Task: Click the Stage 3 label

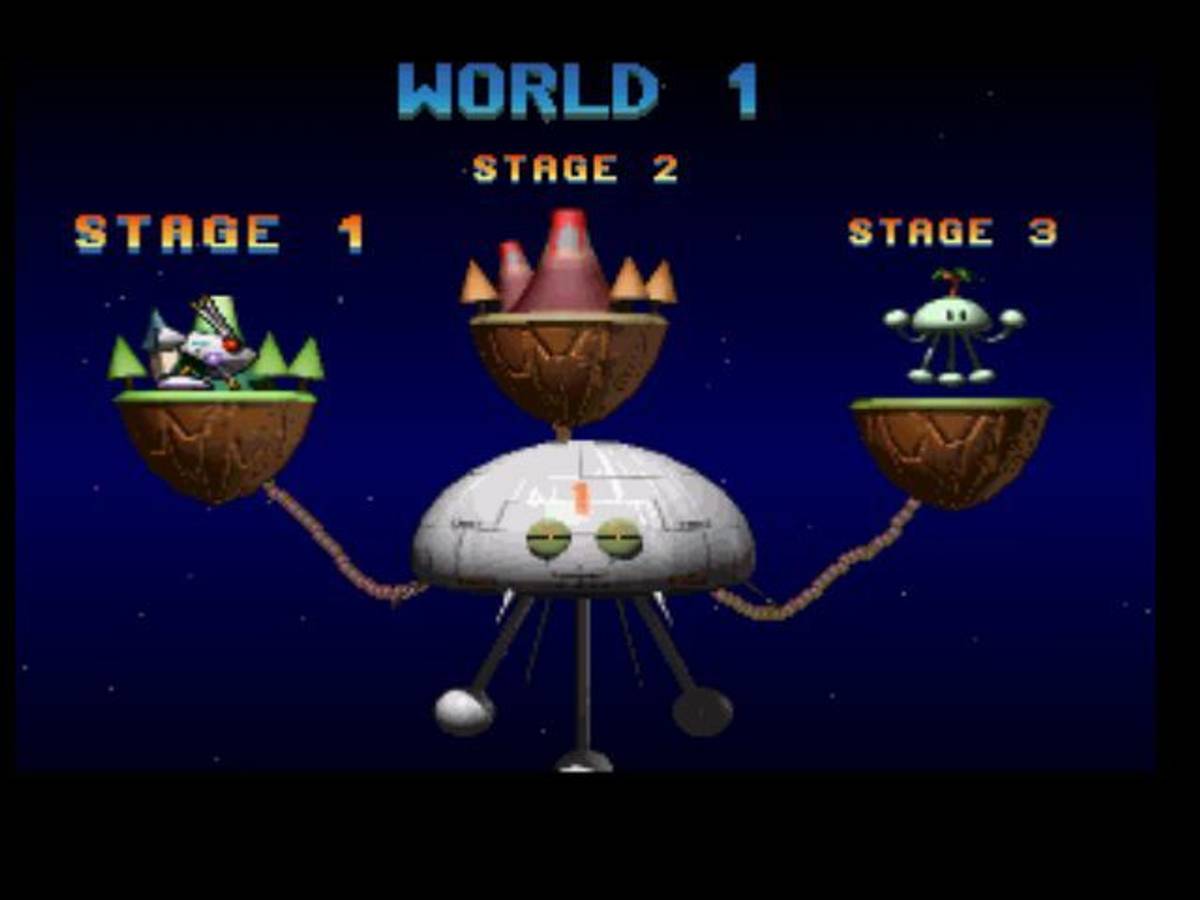Action: [x=952, y=232]
